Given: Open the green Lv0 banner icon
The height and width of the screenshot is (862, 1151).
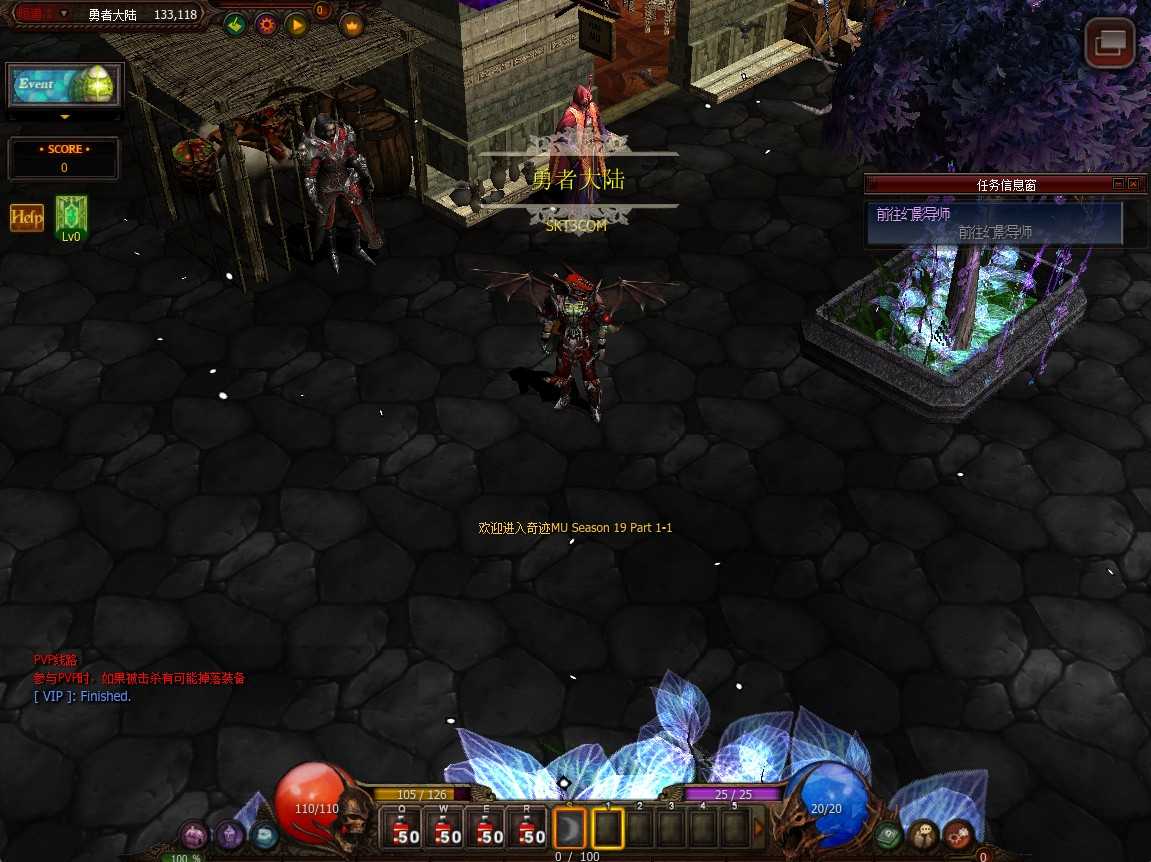Looking at the screenshot, I should pyautogui.click(x=71, y=216).
